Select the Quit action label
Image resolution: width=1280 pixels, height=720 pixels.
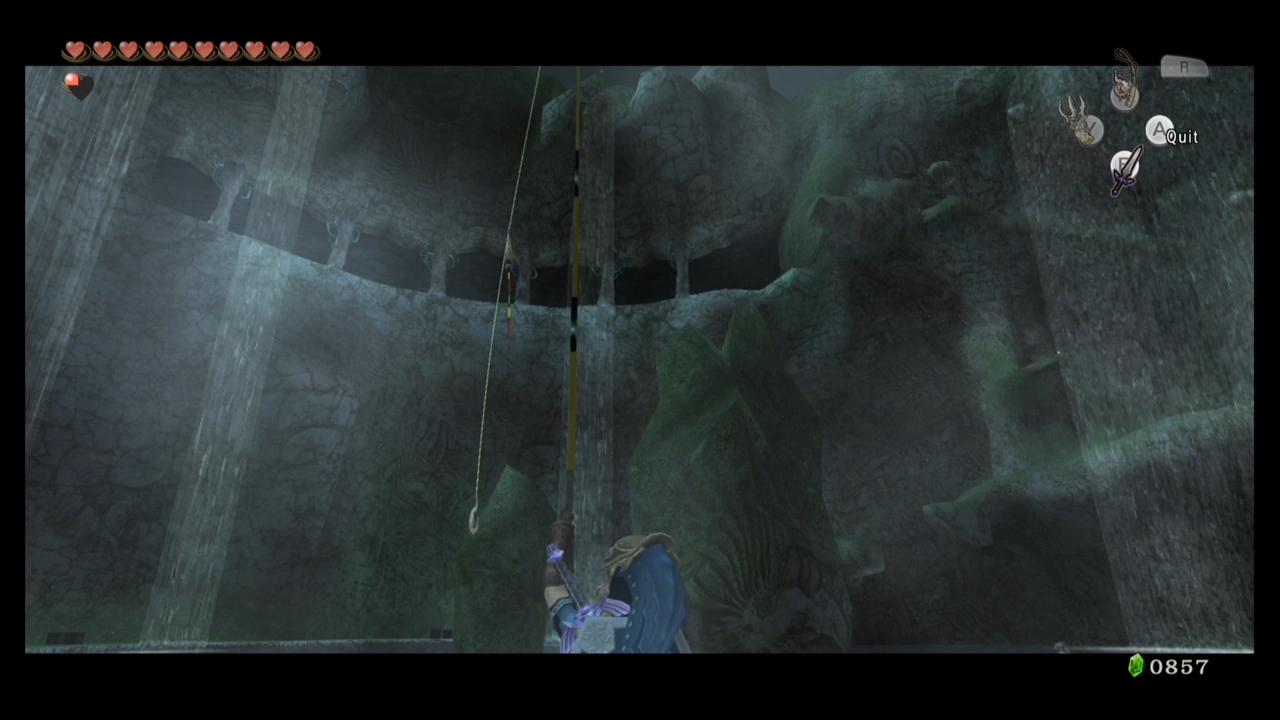[1183, 137]
